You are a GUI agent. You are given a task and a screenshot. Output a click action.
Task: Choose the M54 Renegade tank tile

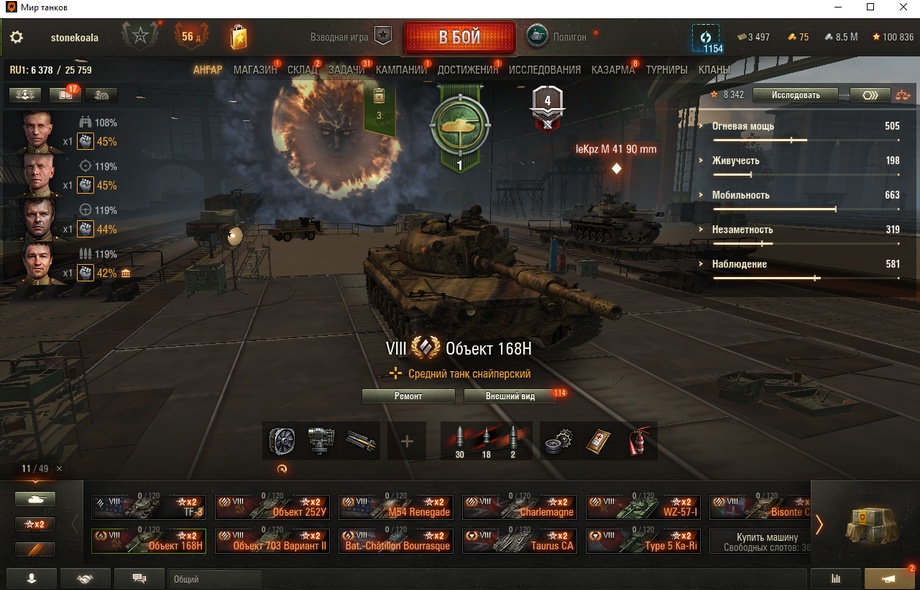pyautogui.click(x=396, y=507)
